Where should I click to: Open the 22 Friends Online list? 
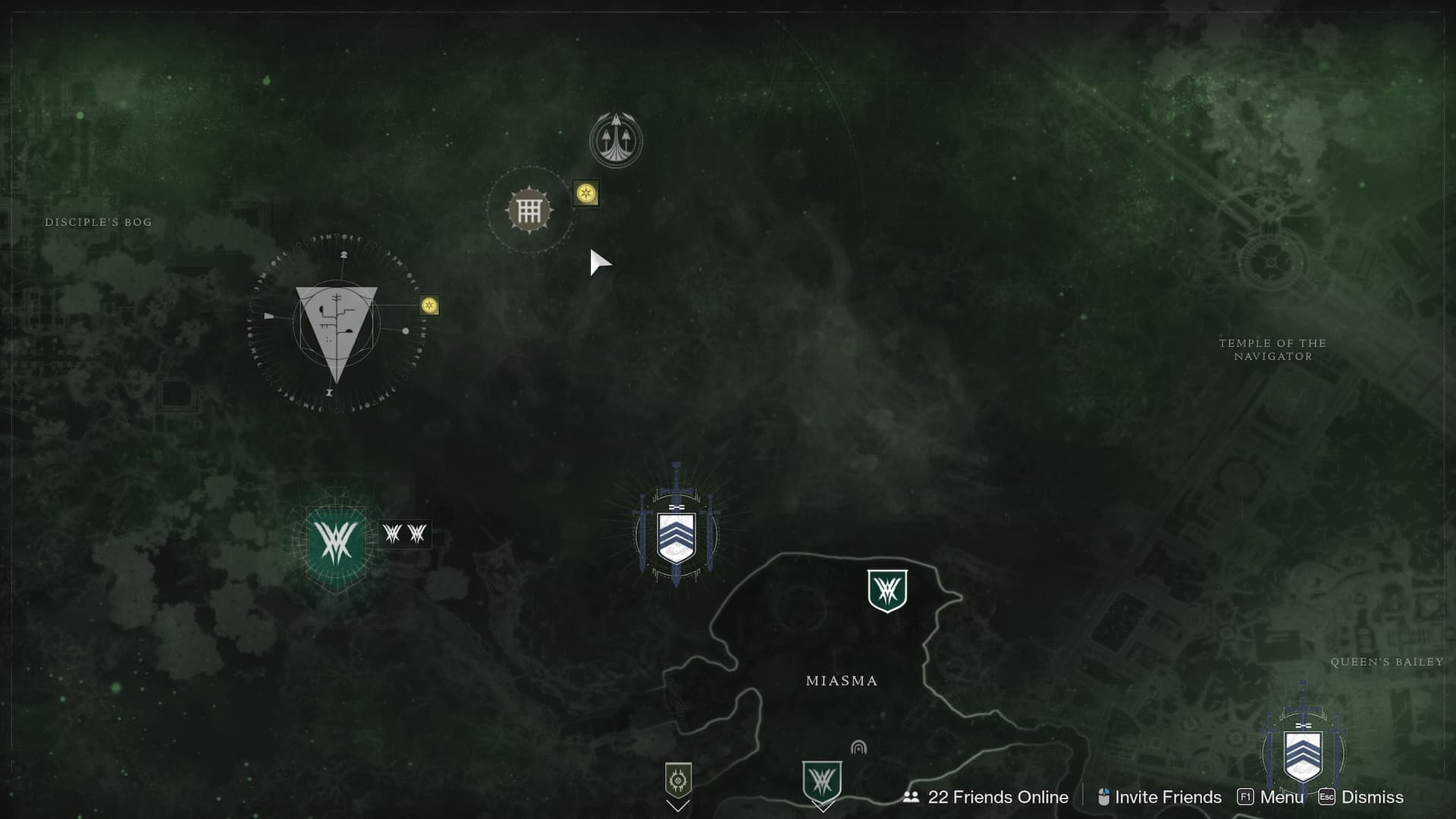(997, 798)
